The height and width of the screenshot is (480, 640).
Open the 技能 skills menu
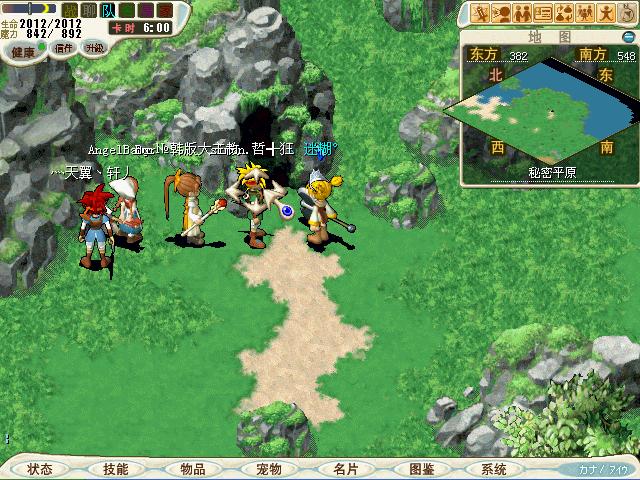click(115, 469)
